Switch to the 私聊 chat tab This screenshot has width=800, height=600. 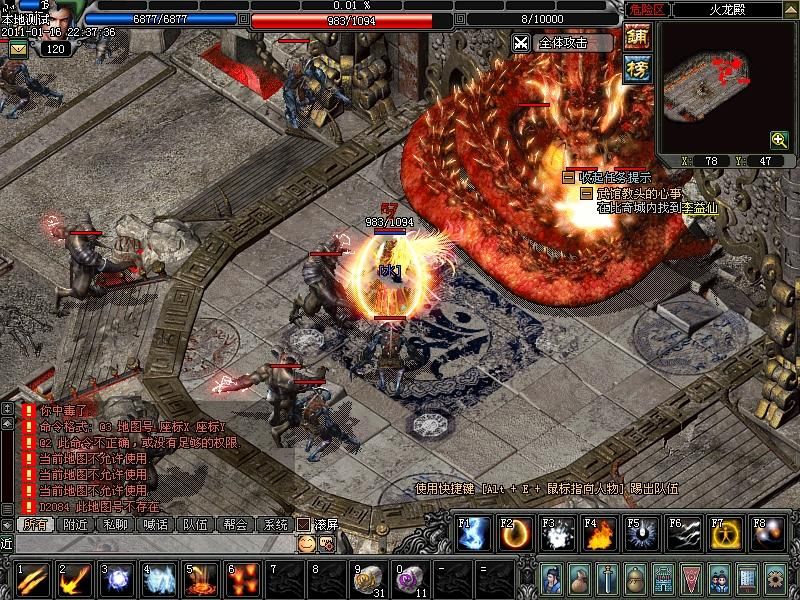tap(116, 524)
